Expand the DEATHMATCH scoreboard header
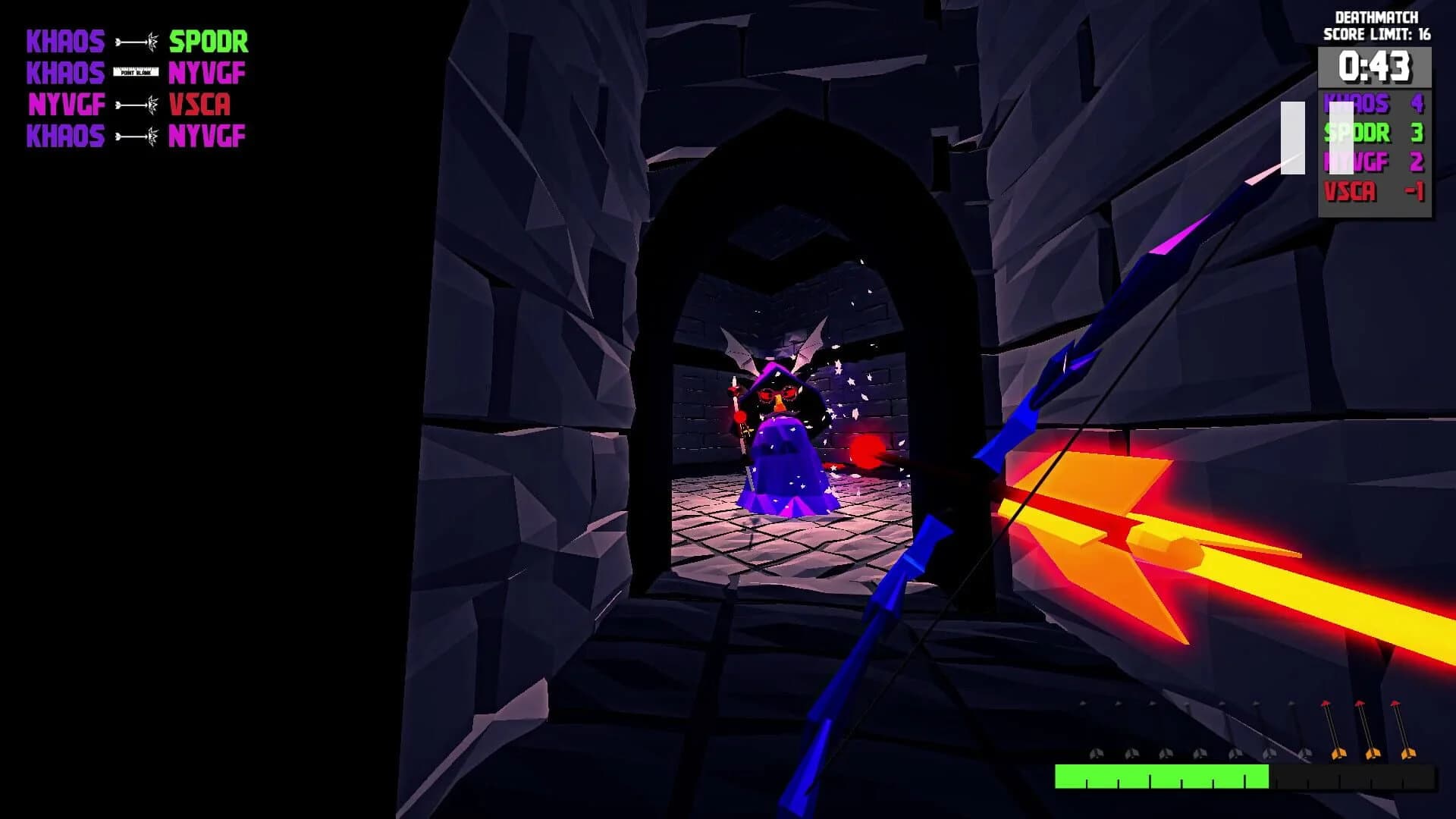Viewport: 1456px width, 819px height. coord(1376,17)
